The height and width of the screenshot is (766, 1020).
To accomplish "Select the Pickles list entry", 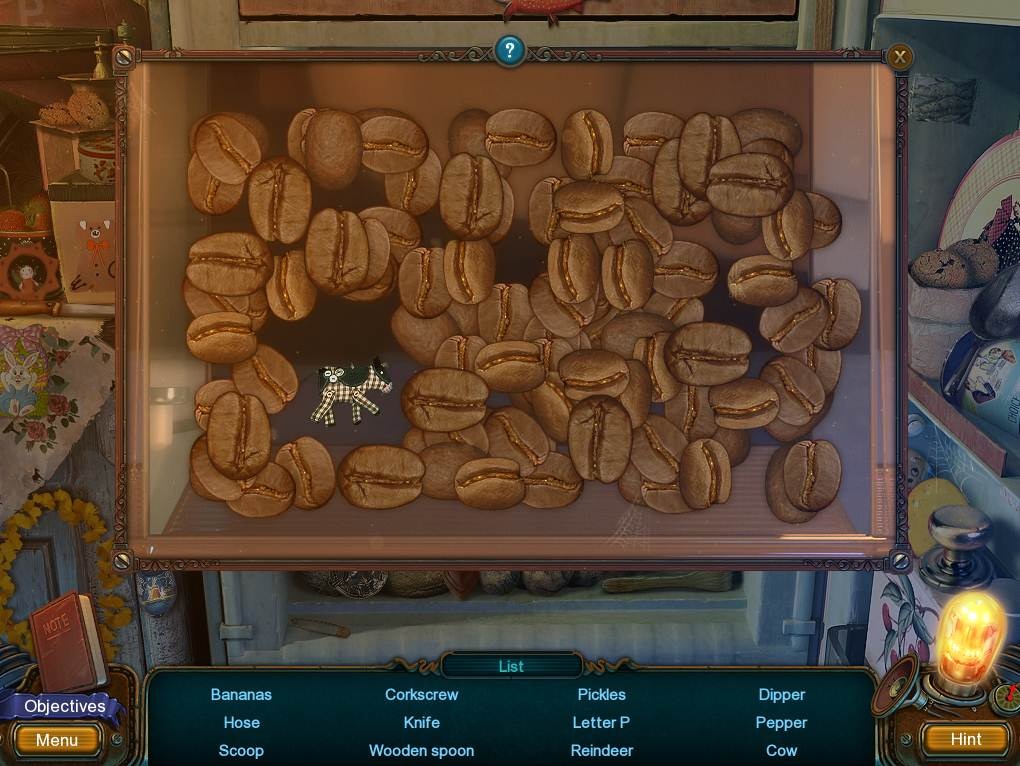I will 601,694.
